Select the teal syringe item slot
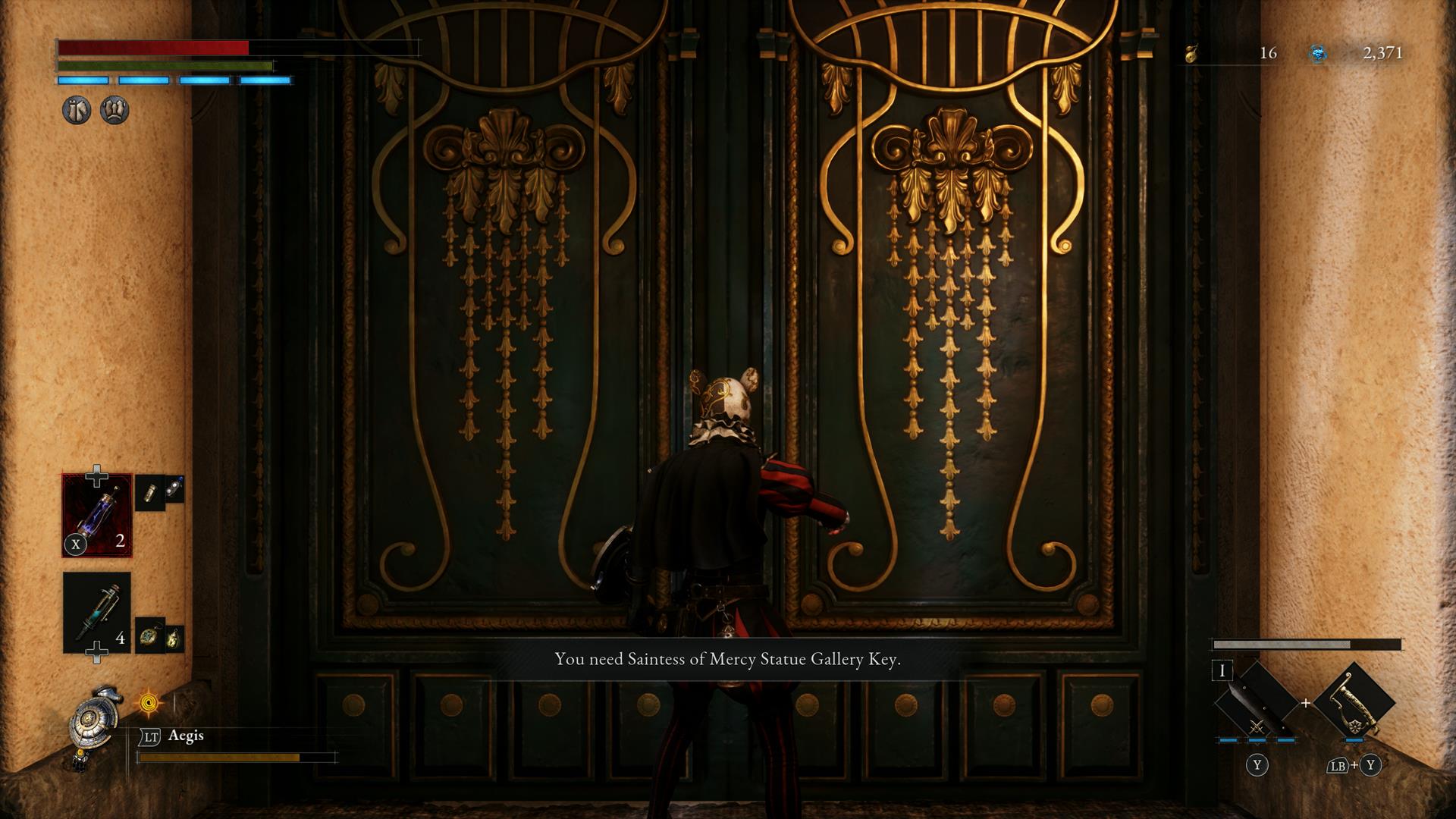Viewport: 1456px width, 819px height. pos(96,612)
